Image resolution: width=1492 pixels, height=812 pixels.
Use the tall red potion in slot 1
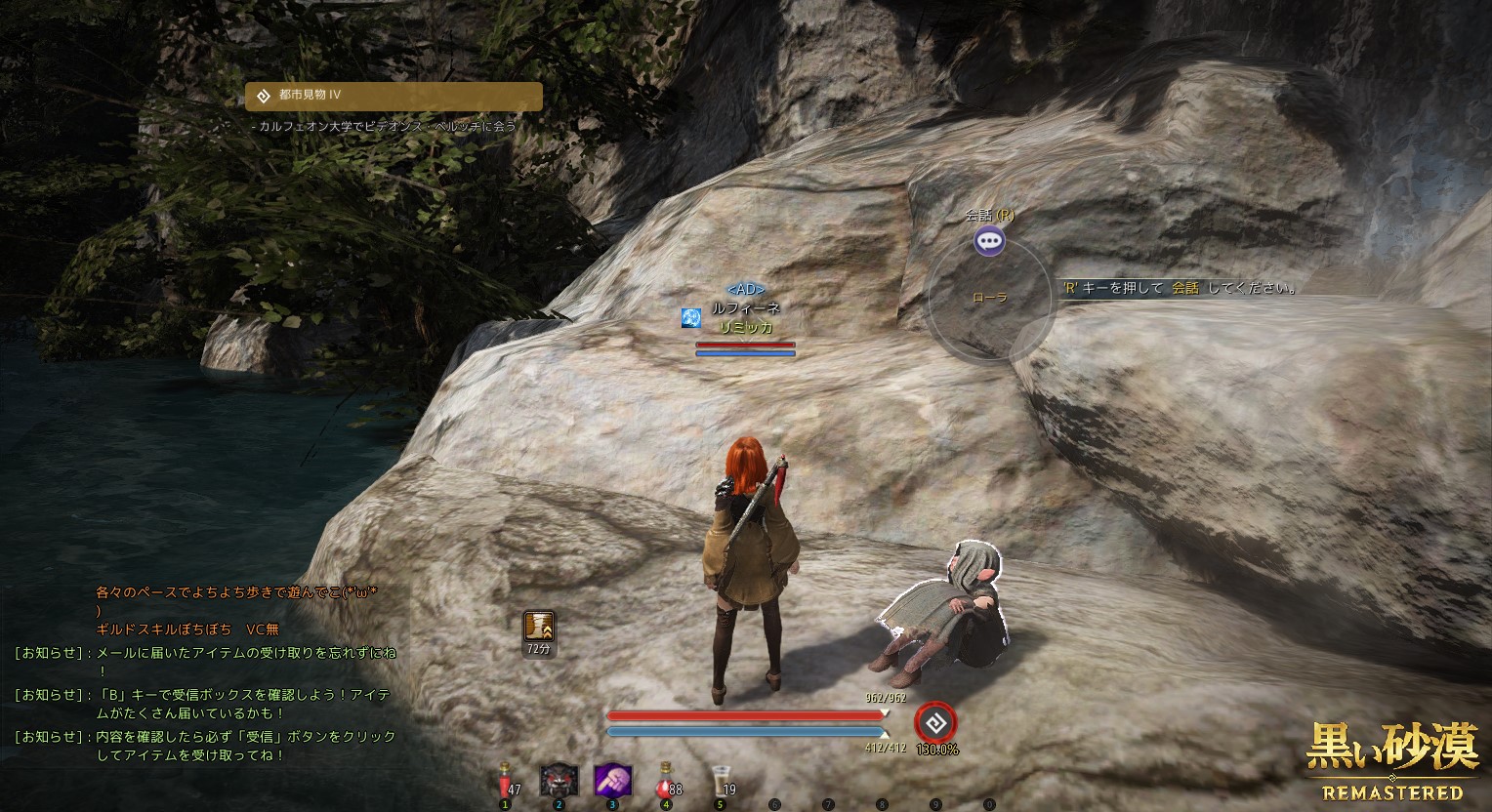[x=506, y=781]
